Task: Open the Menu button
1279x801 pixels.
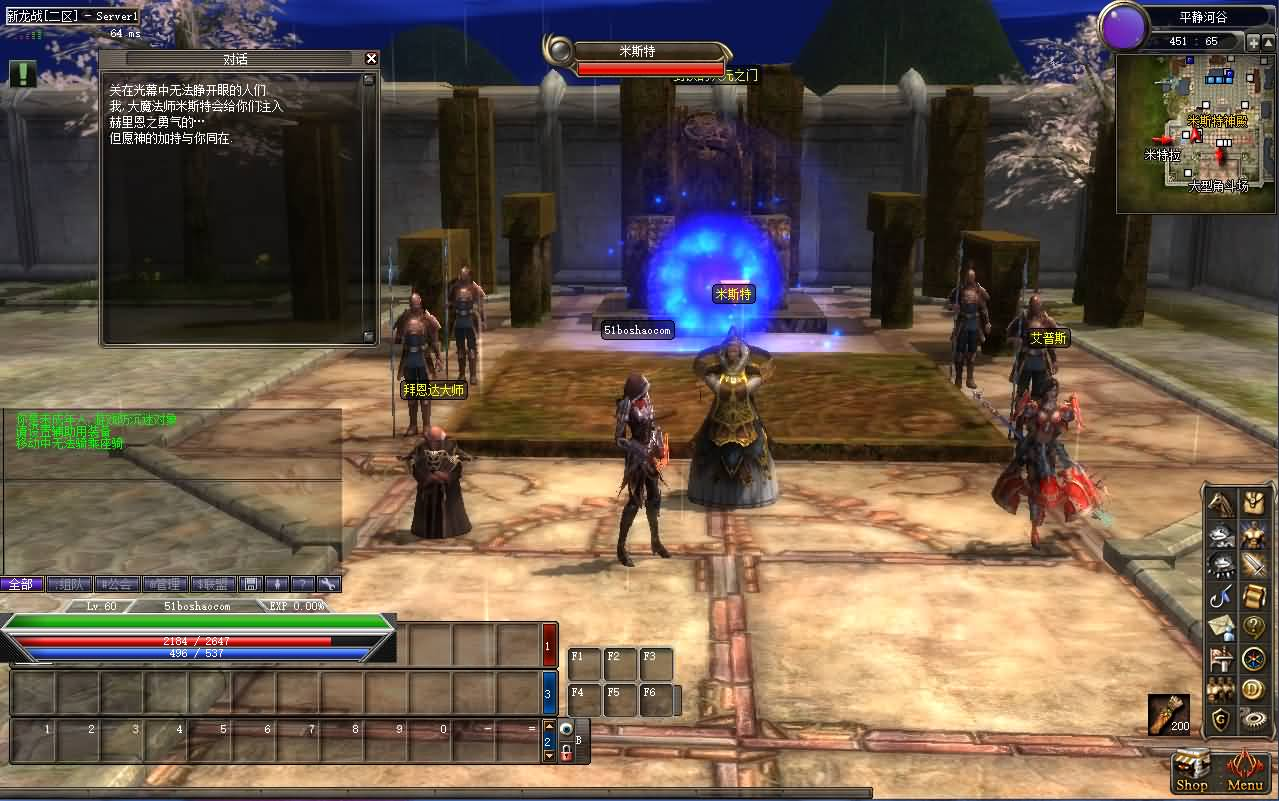Action: coord(1245,772)
